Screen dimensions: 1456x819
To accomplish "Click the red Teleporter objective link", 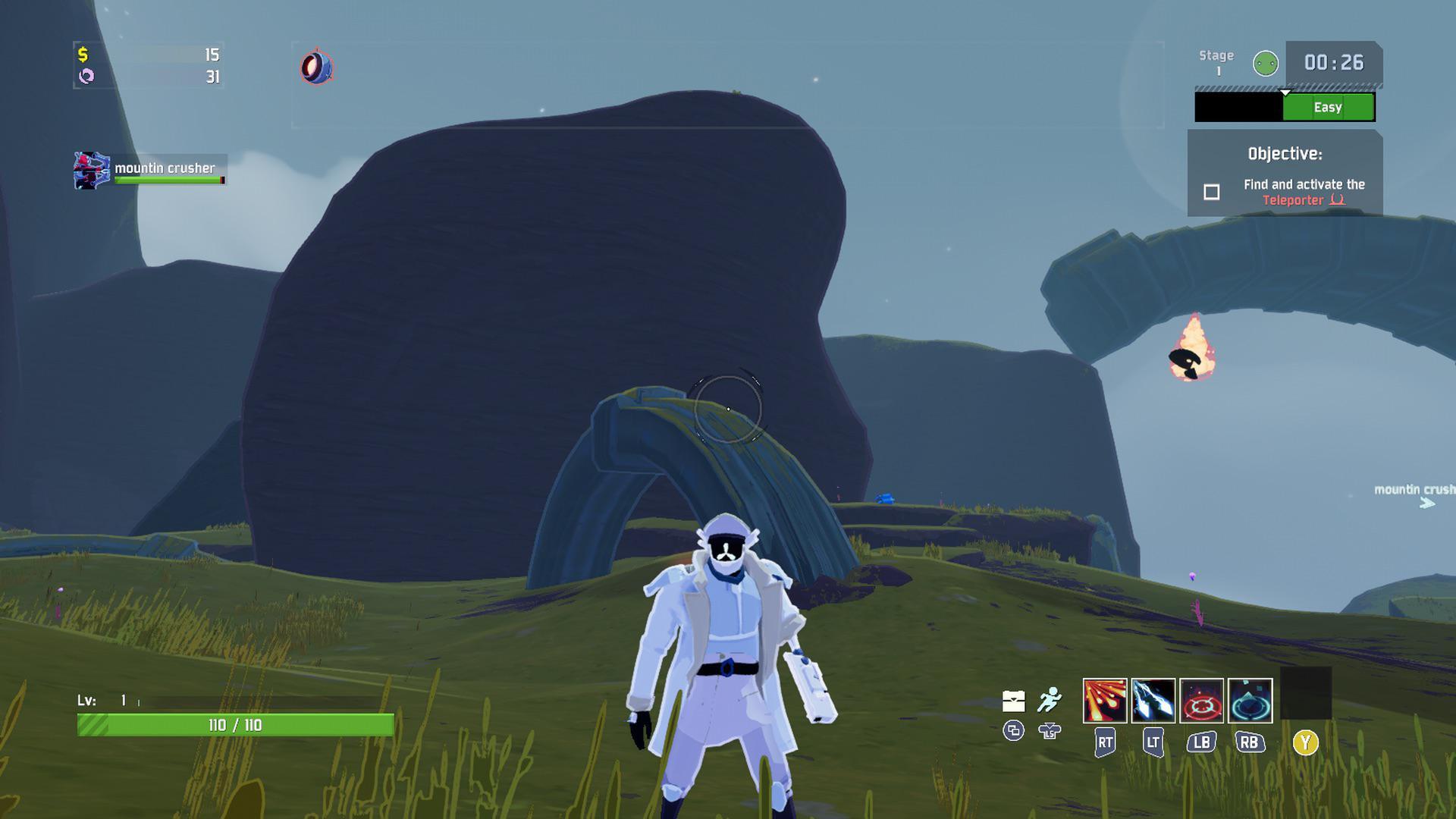I will tap(1292, 201).
